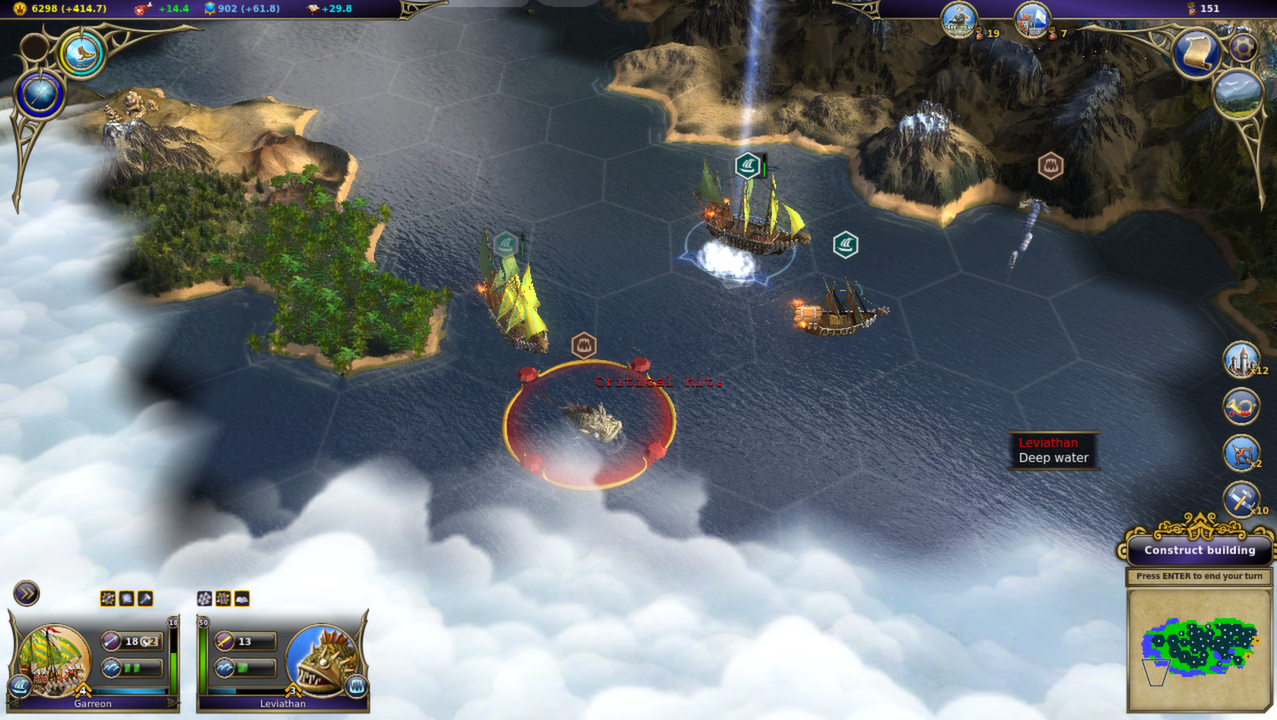Image resolution: width=1277 pixels, height=720 pixels.
Task: Click the crossed hammers build notification
Action: [1241, 499]
